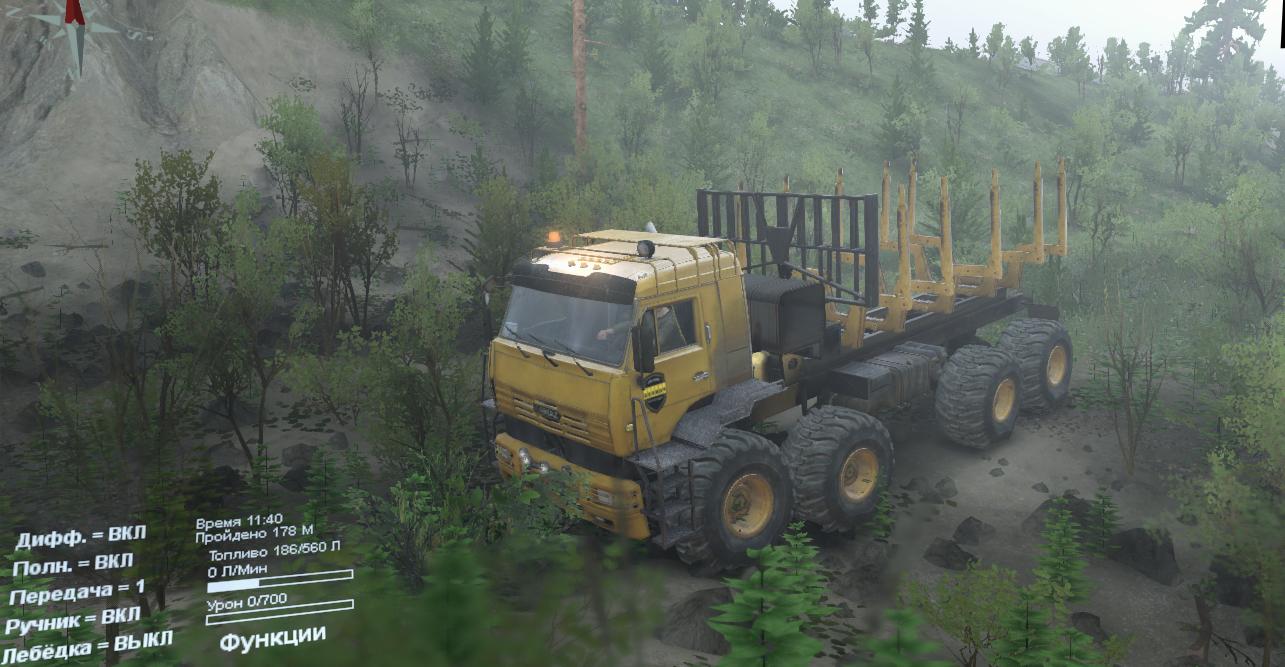This screenshot has width=1285, height=667.
Task: Switch the Полн. all-wheel drive setting
Action: click(x=73, y=564)
